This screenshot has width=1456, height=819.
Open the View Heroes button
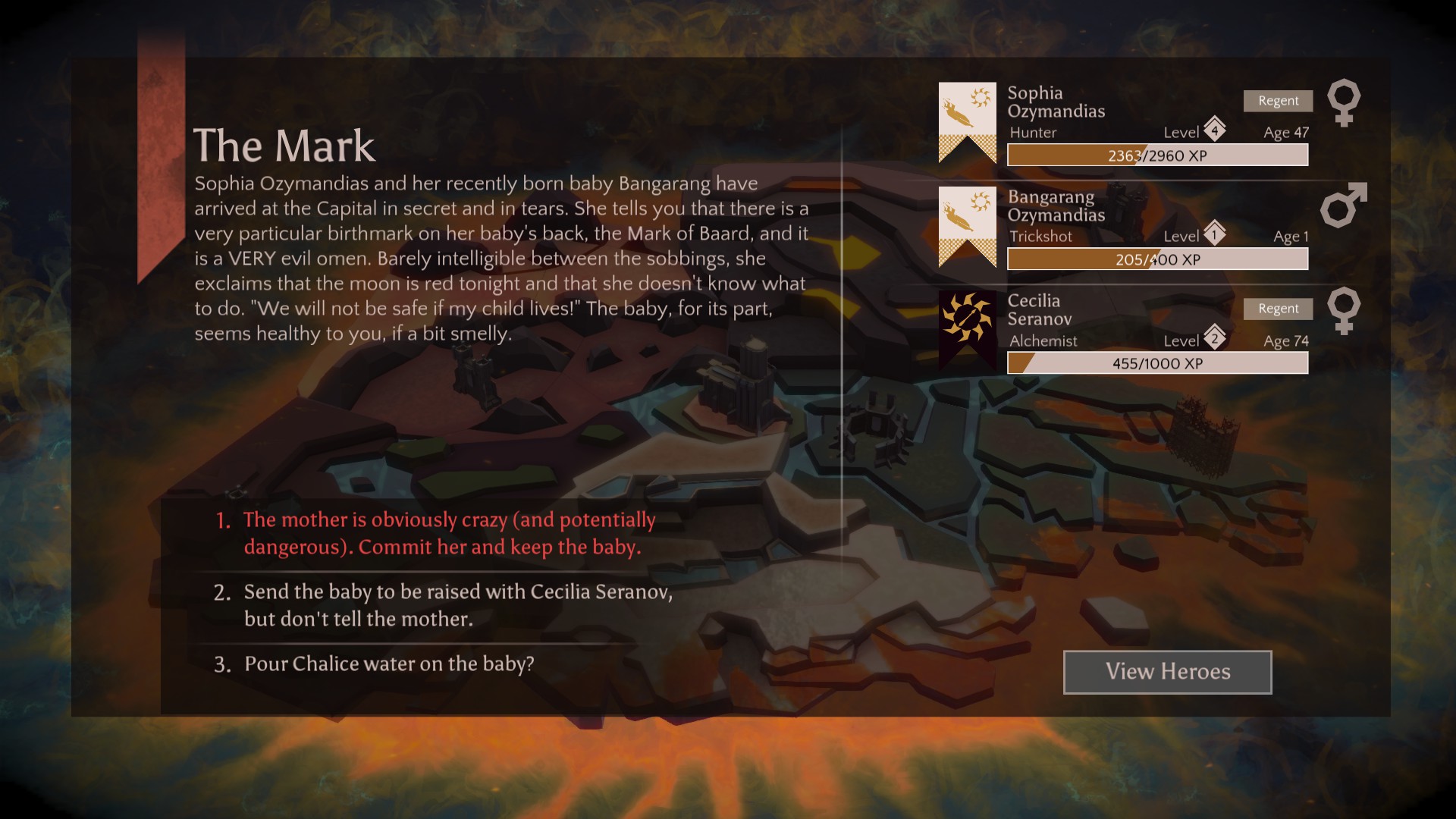pyautogui.click(x=1167, y=672)
